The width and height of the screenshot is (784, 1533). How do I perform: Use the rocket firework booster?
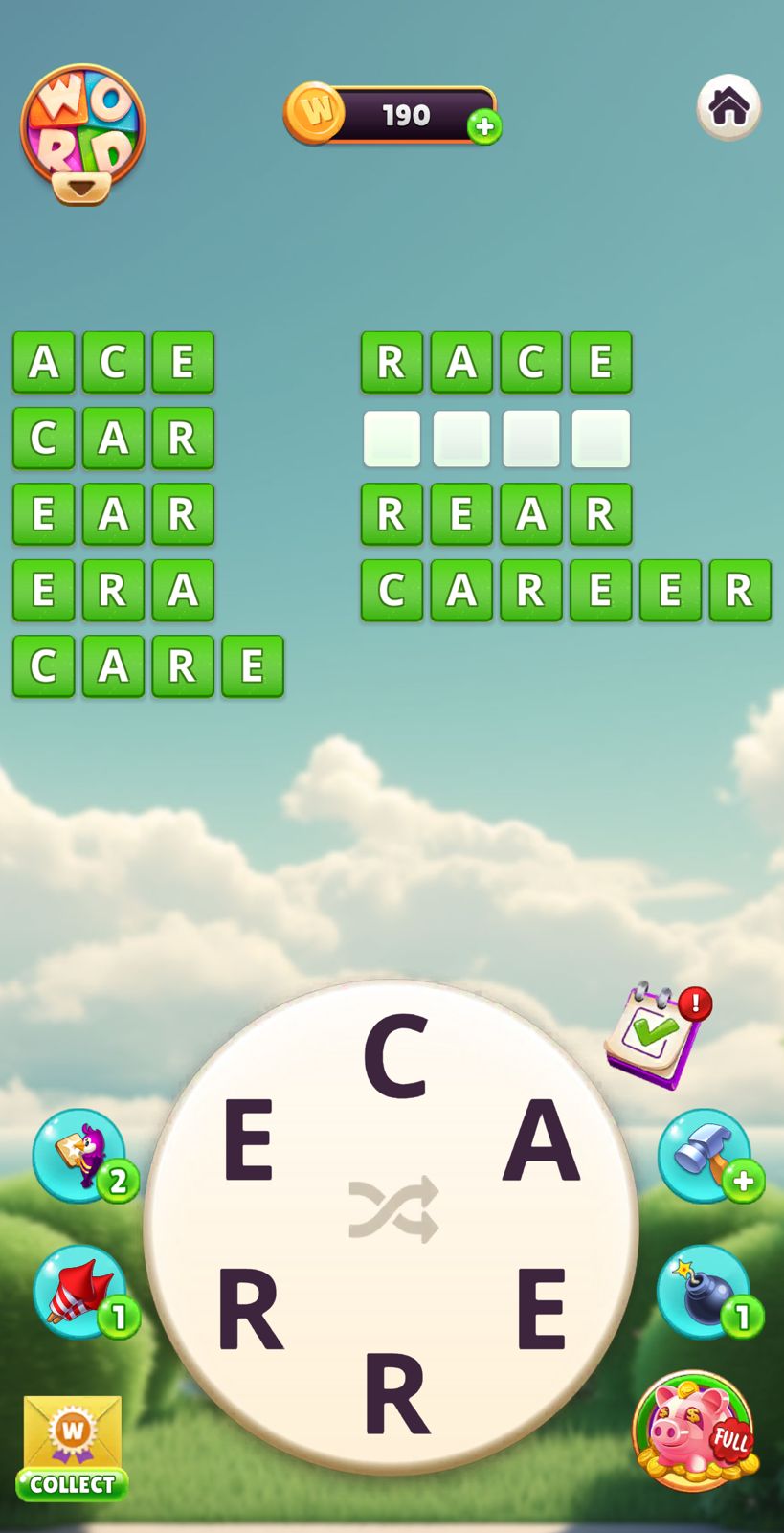(x=80, y=1292)
